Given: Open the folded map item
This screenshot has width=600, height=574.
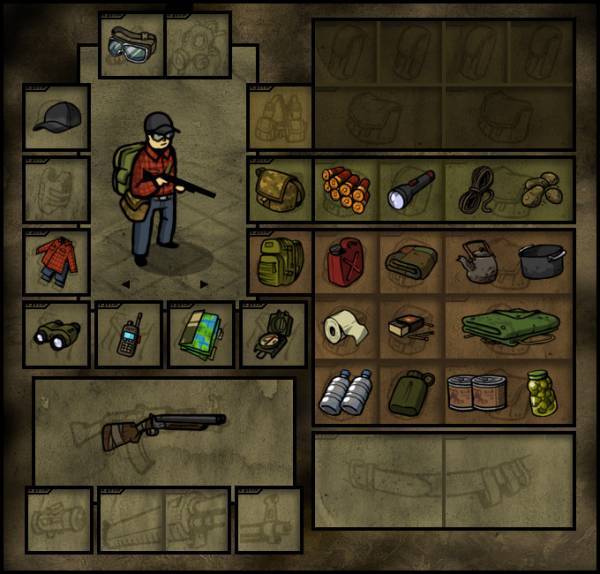Looking at the screenshot, I should [x=201, y=335].
